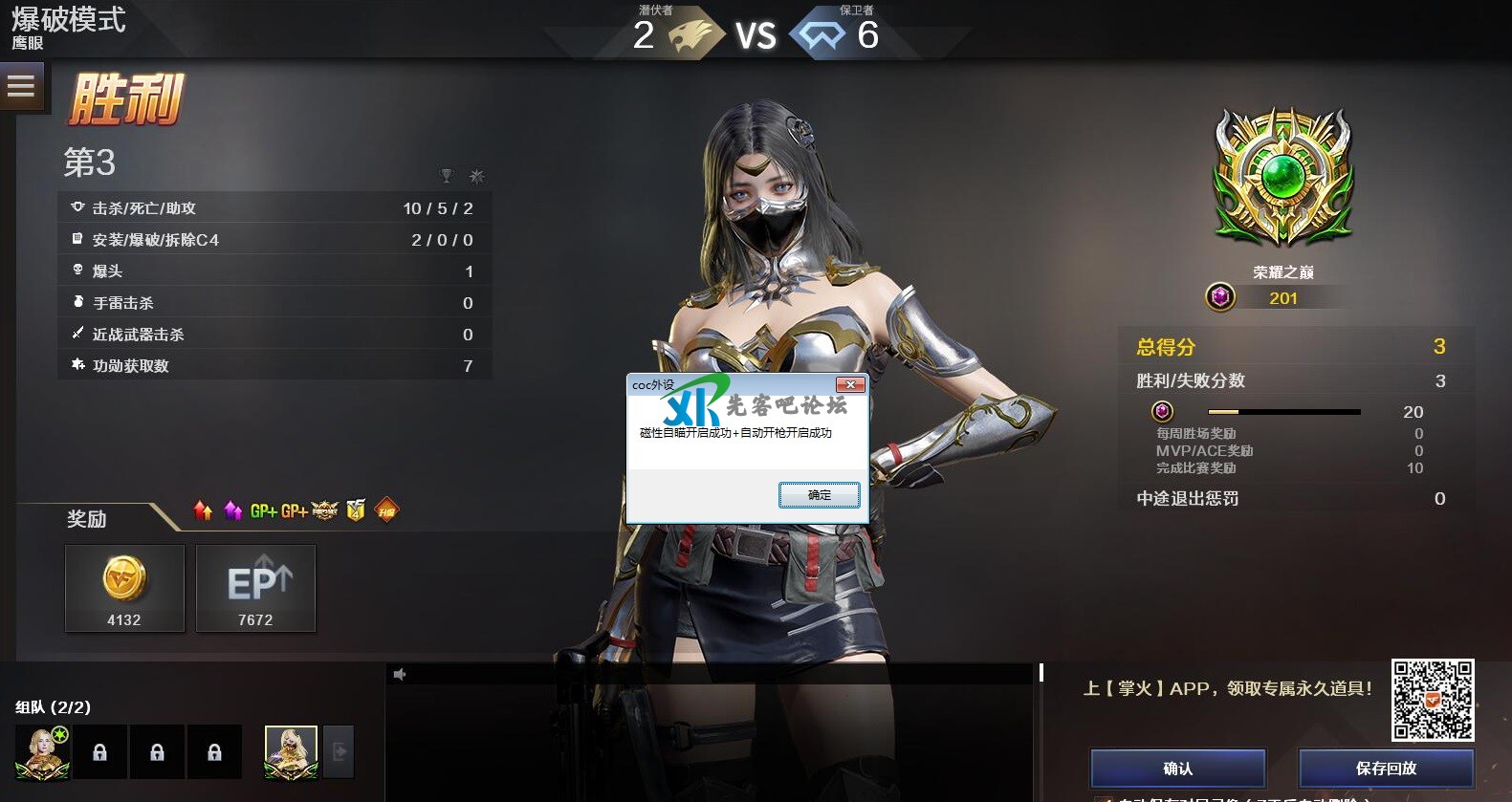
Task: Click the 掌火 APP QR code
Action: click(1432, 700)
